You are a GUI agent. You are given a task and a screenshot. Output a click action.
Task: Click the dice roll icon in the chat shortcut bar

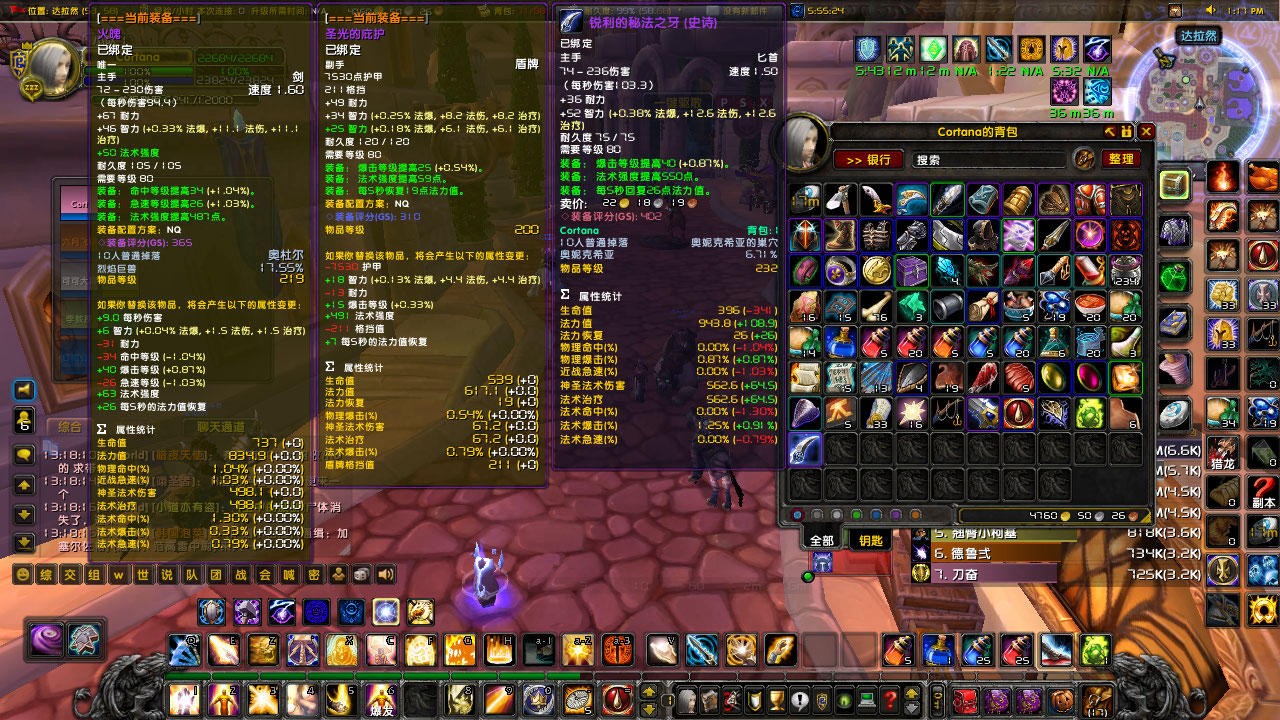[360, 575]
